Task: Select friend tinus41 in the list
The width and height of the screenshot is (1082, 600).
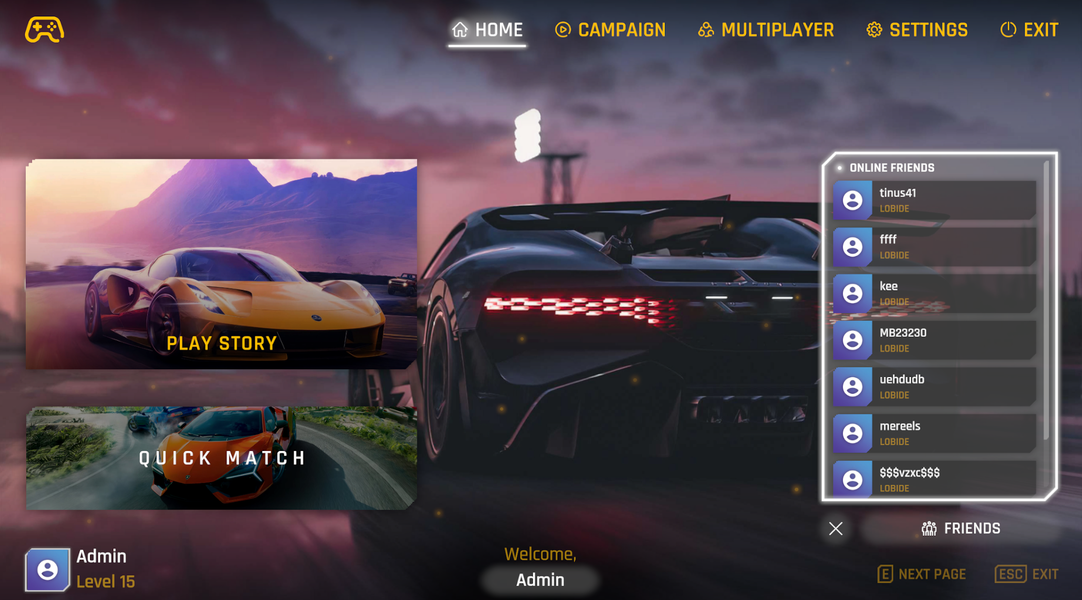Action: pos(934,200)
